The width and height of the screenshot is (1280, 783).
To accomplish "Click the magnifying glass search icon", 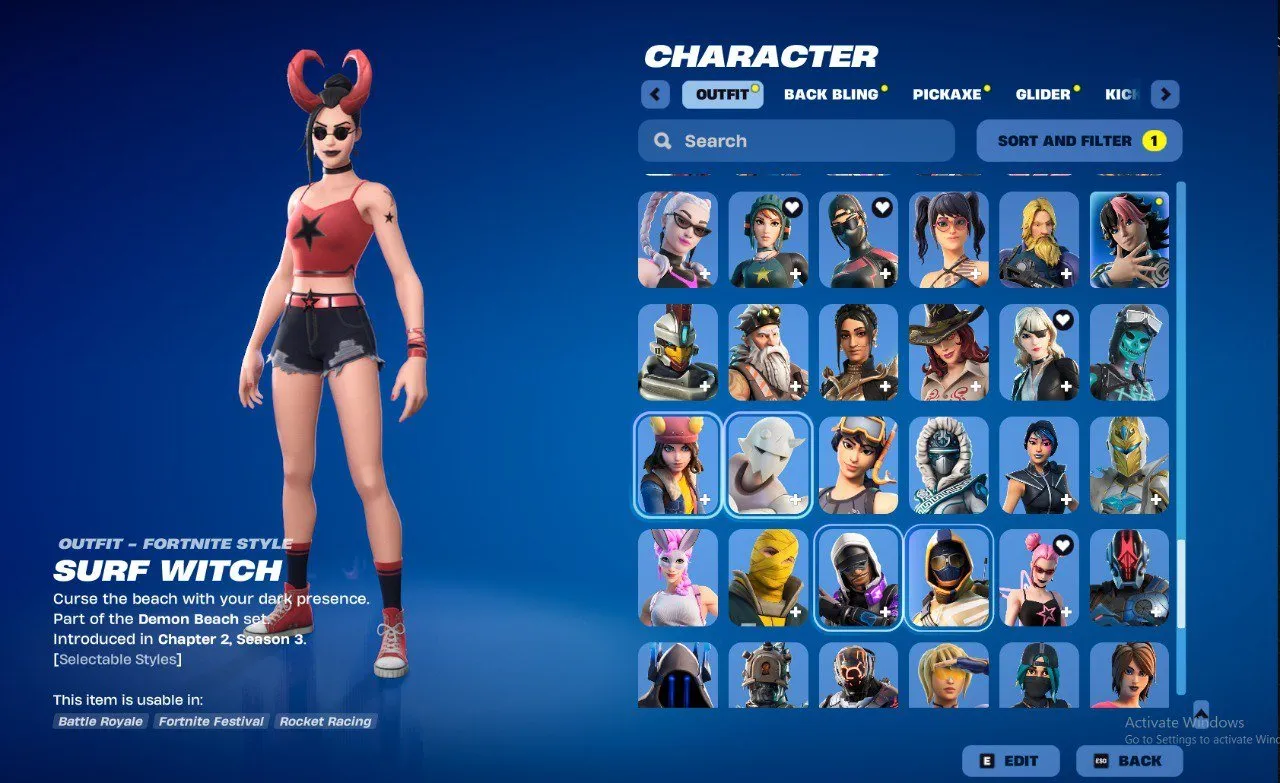I will pos(662,140).
